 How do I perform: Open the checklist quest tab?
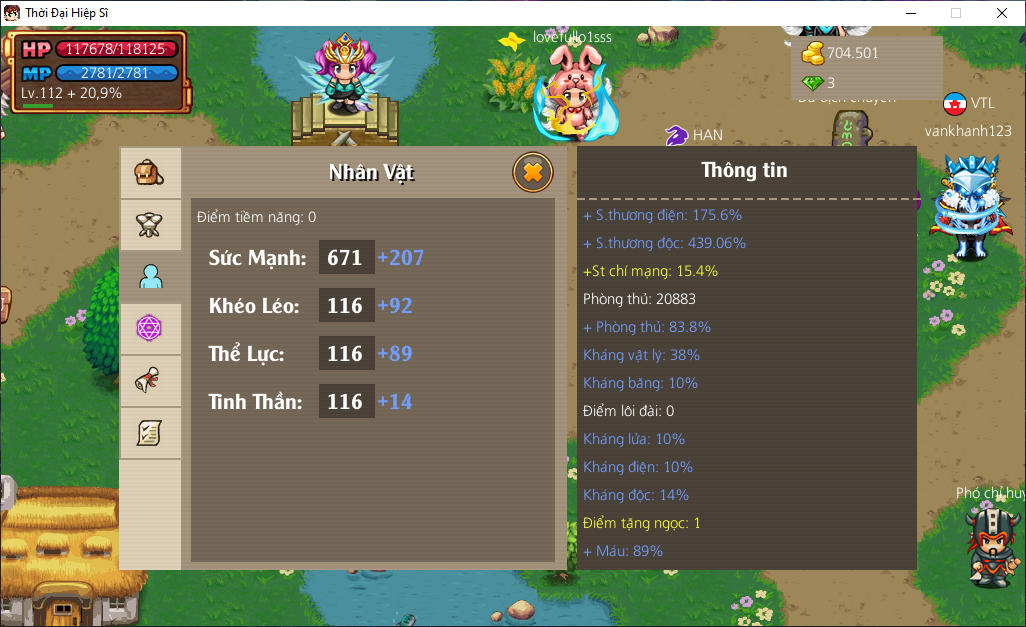(x=150, y=433)
